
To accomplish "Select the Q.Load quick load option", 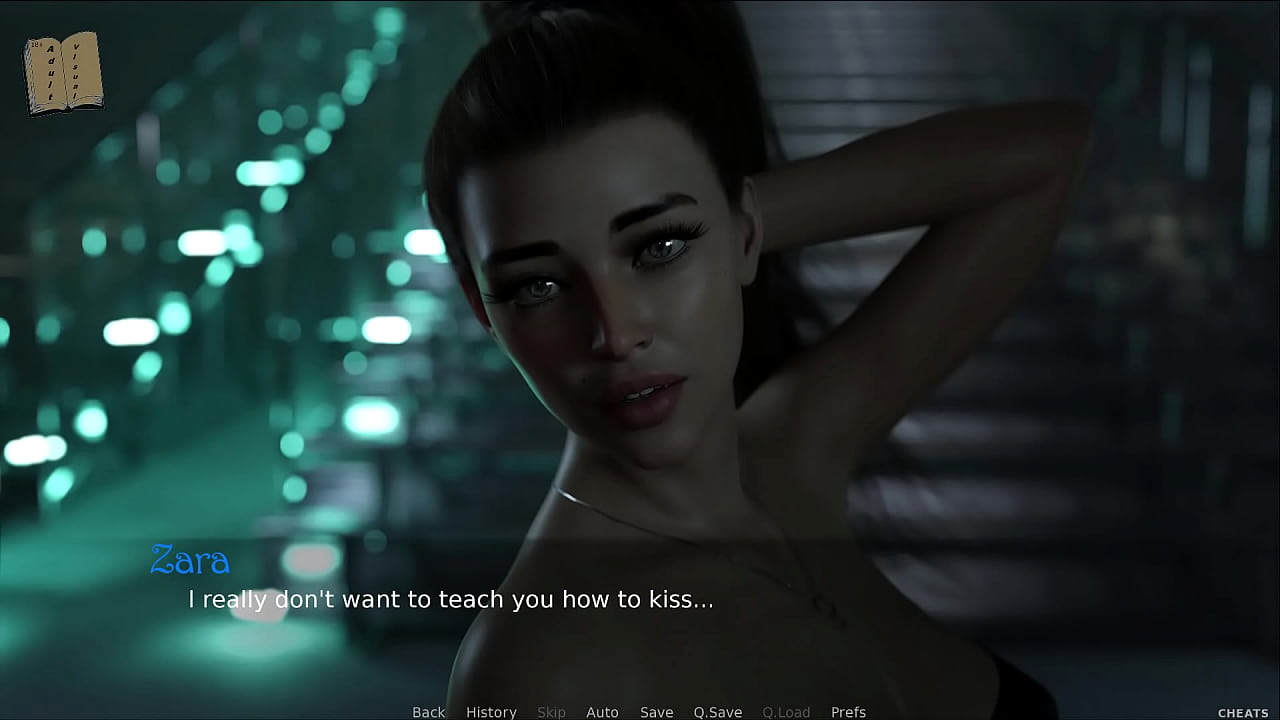I will (x=786, y=712).
